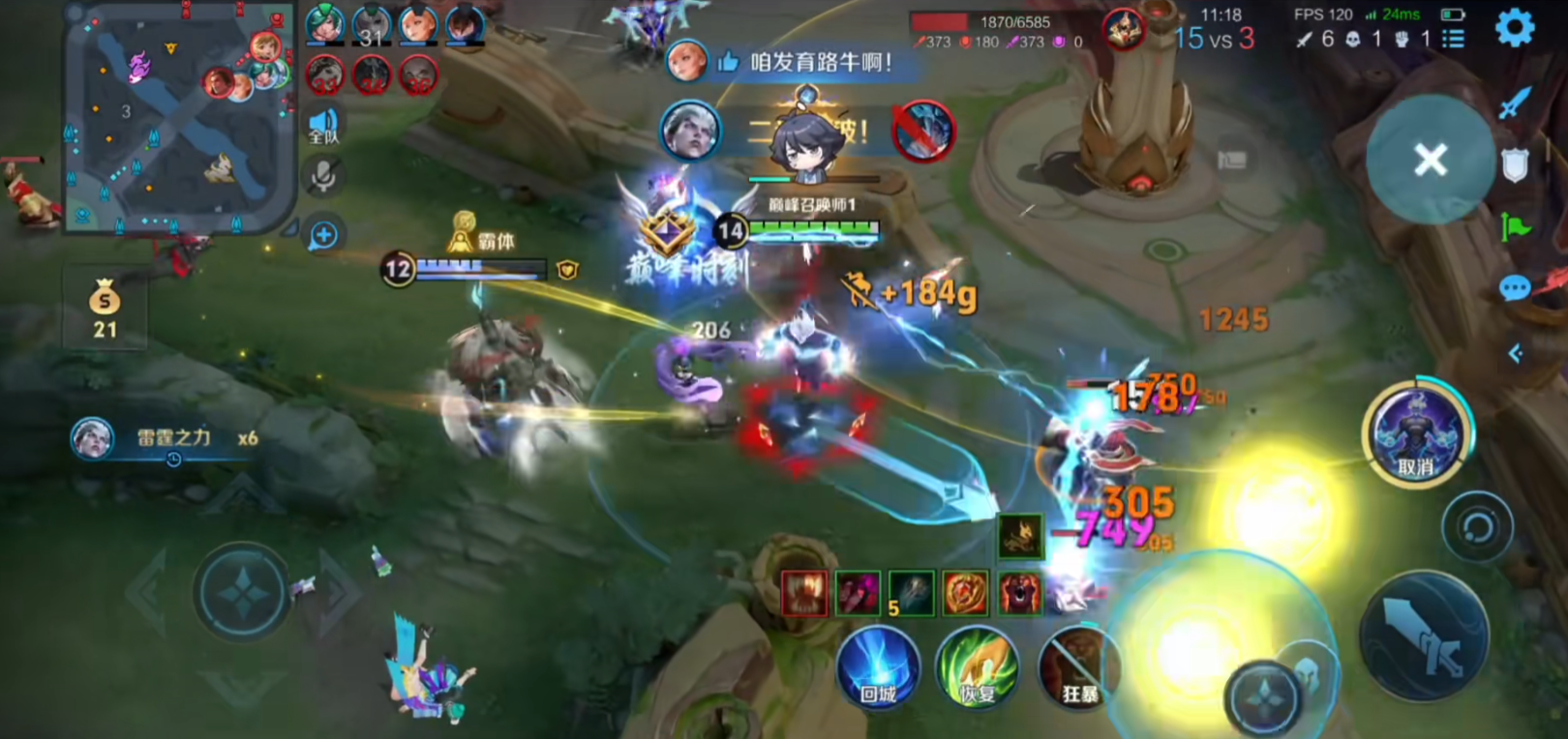Send the shield defend signal
This screenshot has height=739, width=1568.
click(x=1515, y=165)
